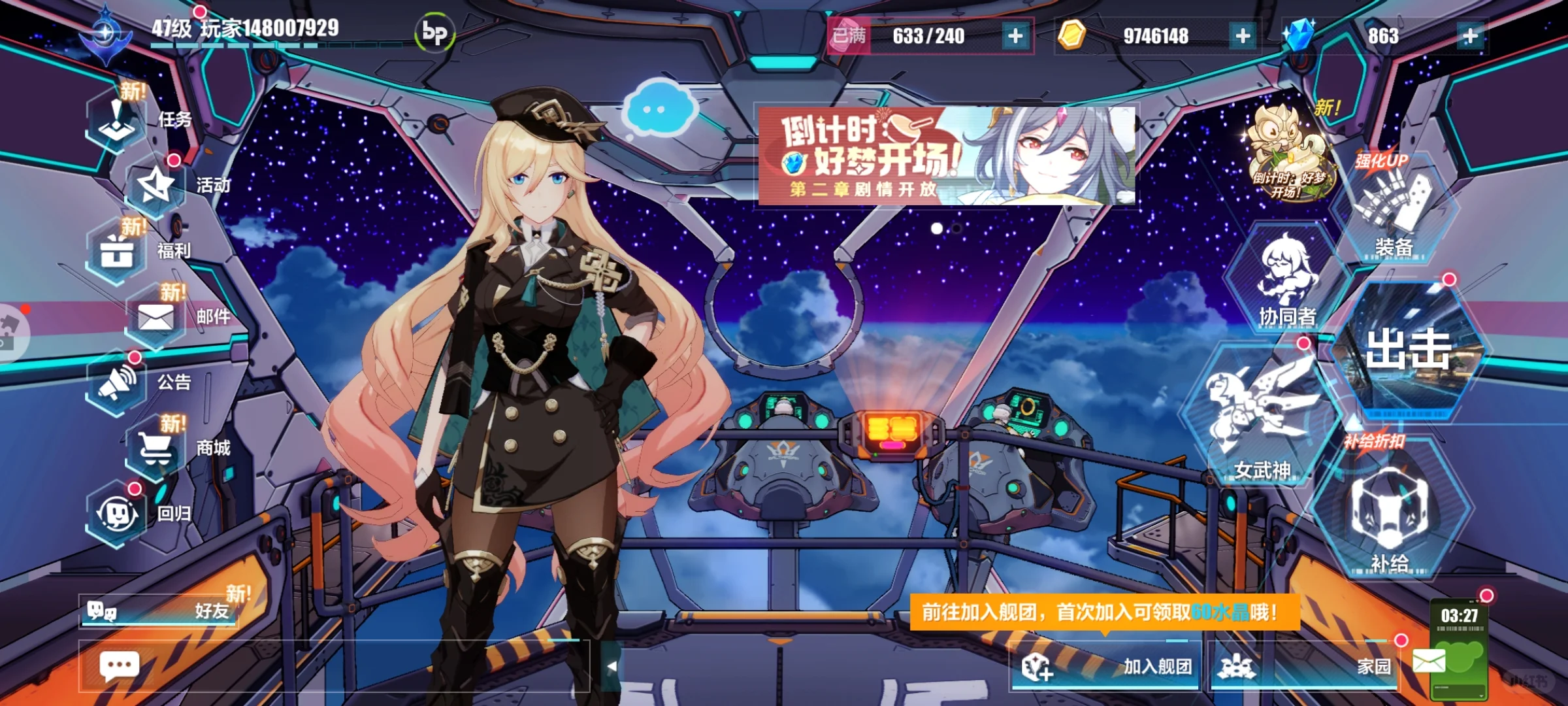Open the chat speech-bubble box

coord(119,667)
